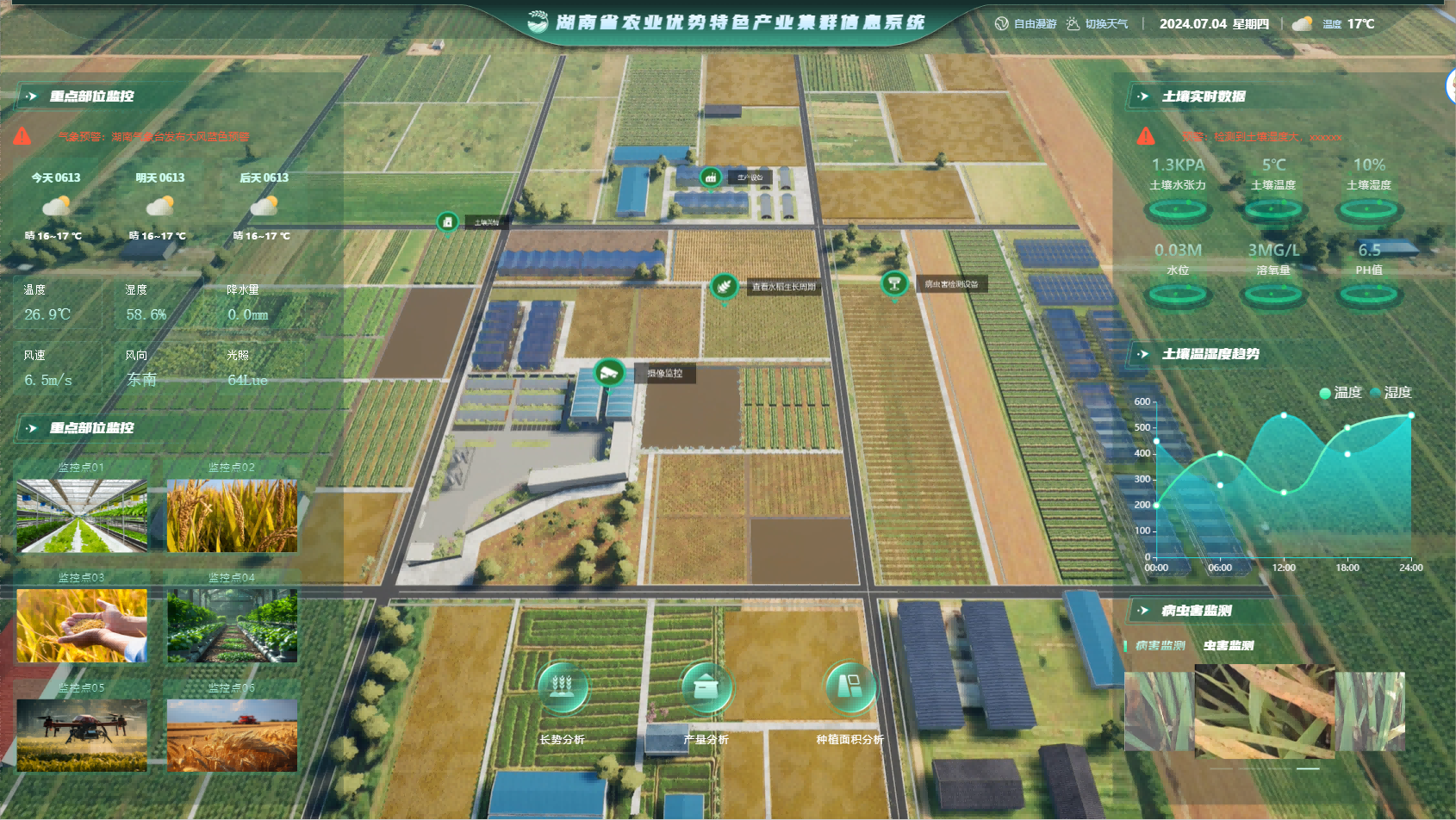Toggle the 湿度 series in chart legend
The image size is (1456, 820).
coord(1391,393)
